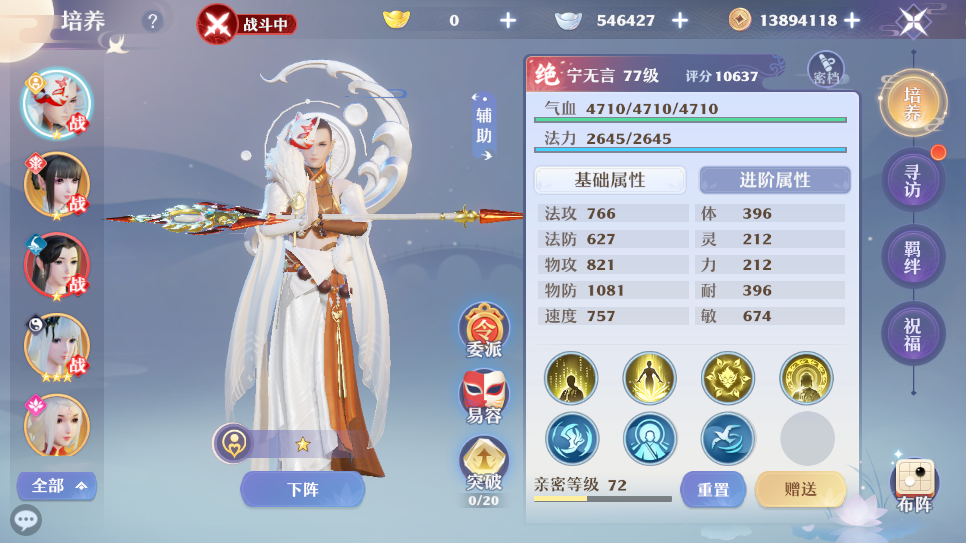The height and width of the screenshot is (543, 966).
Task: Click the question mark help button
Action: coord(152,21)
